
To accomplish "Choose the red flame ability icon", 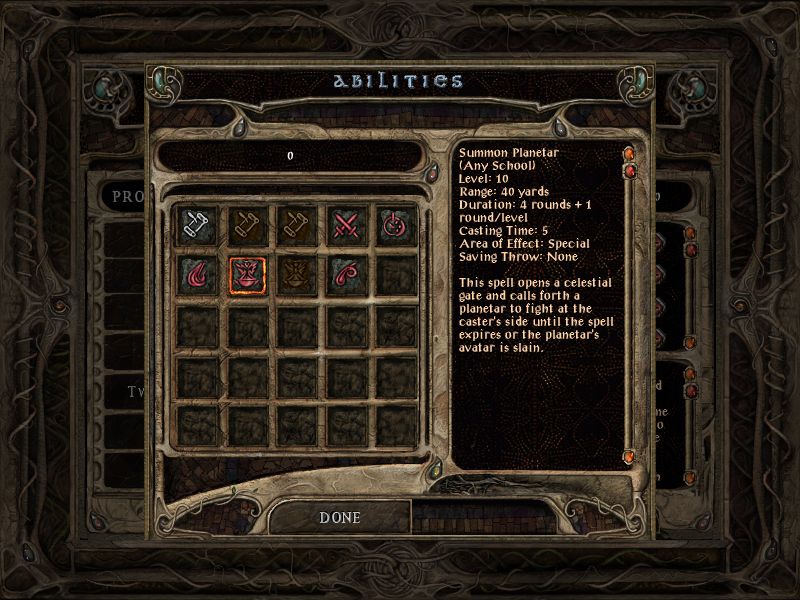I will pos(196,272).
